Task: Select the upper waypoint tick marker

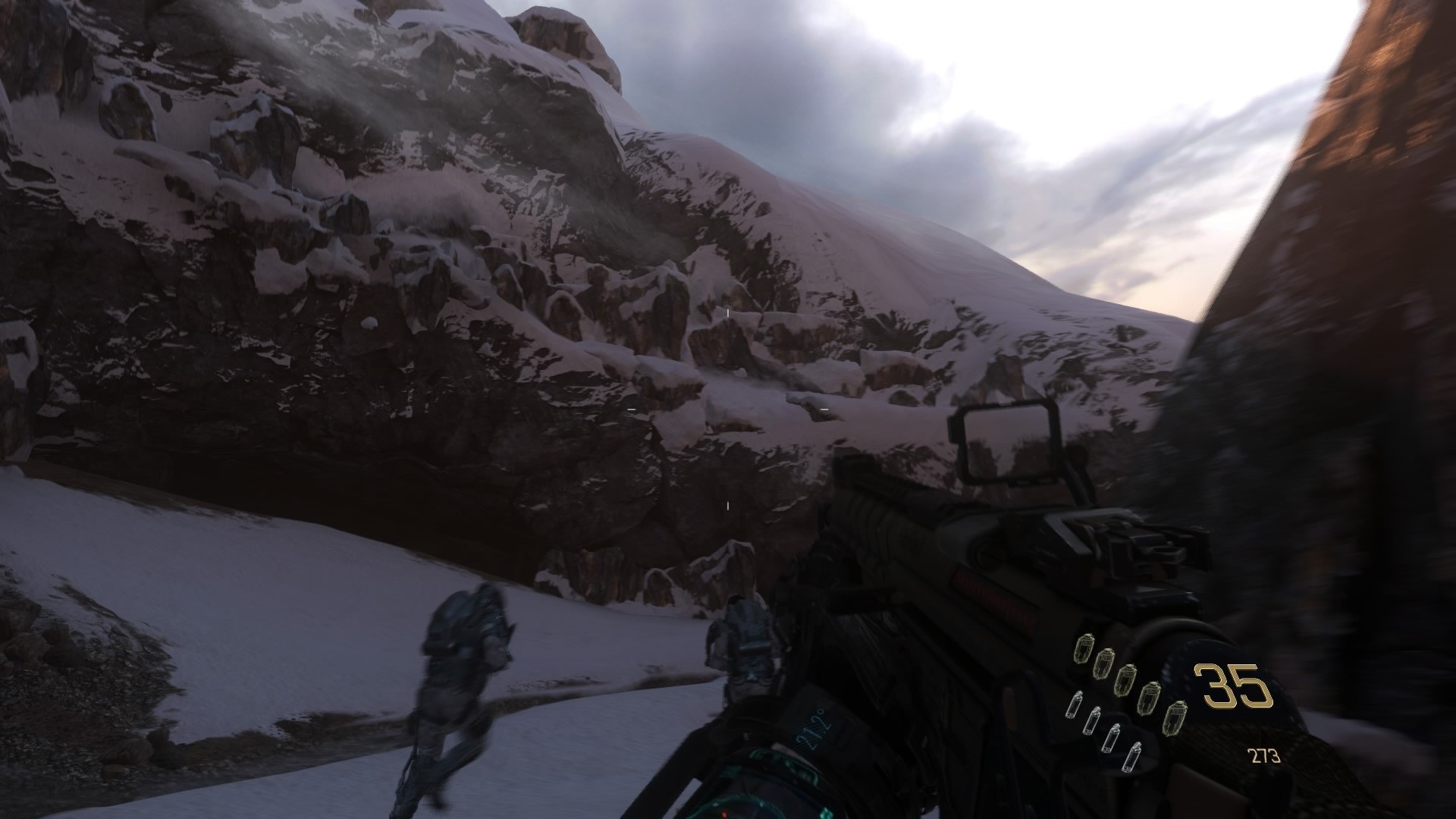Action: [727, 312]
